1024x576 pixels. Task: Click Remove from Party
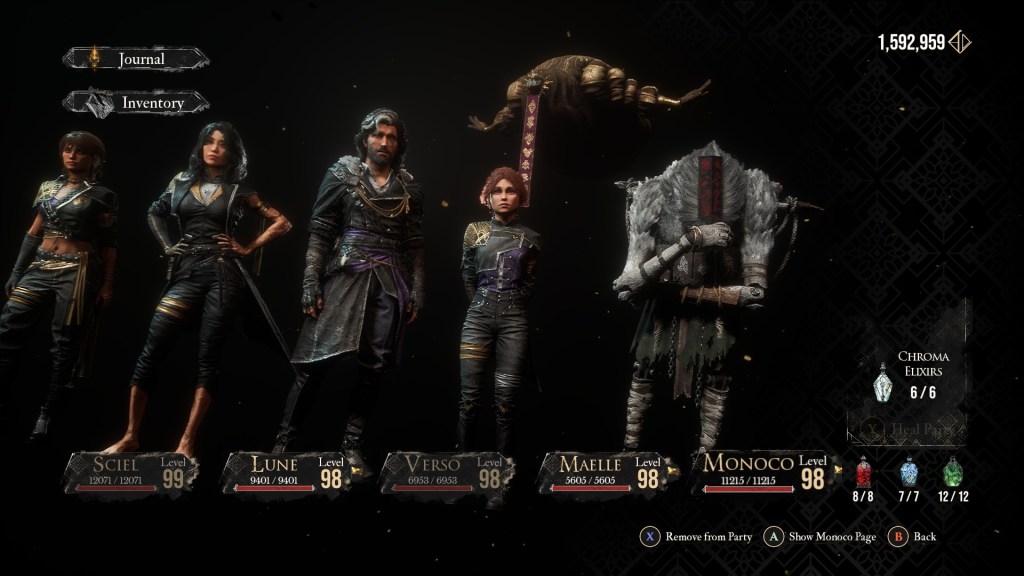pyautogui.click(x=697, y=537)
